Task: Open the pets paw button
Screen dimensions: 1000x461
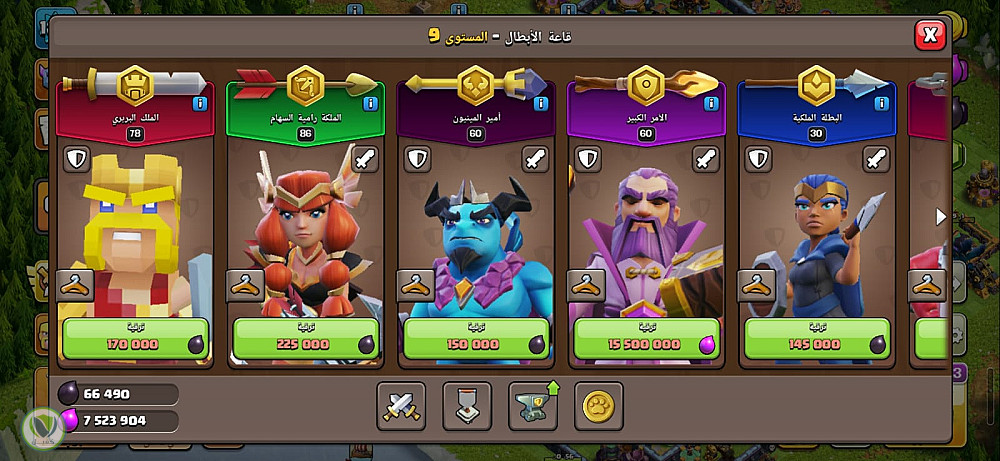Action: tap(599, 406)
